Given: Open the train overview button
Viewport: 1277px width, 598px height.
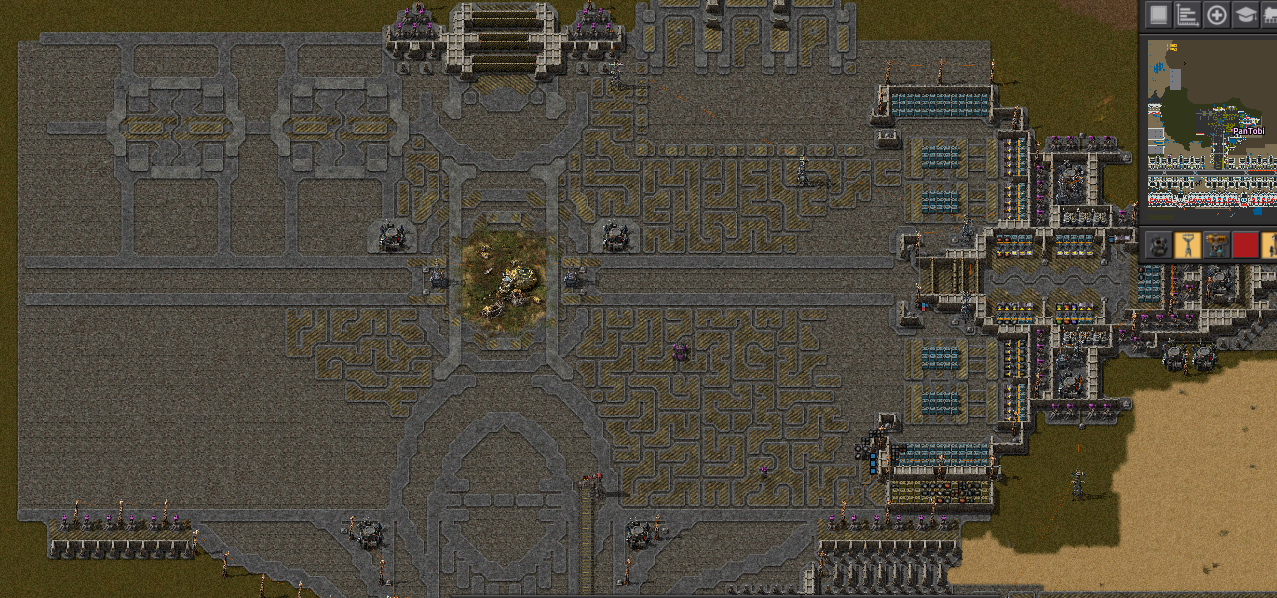Looking at the screenshot, I should tap(1270, 15).
